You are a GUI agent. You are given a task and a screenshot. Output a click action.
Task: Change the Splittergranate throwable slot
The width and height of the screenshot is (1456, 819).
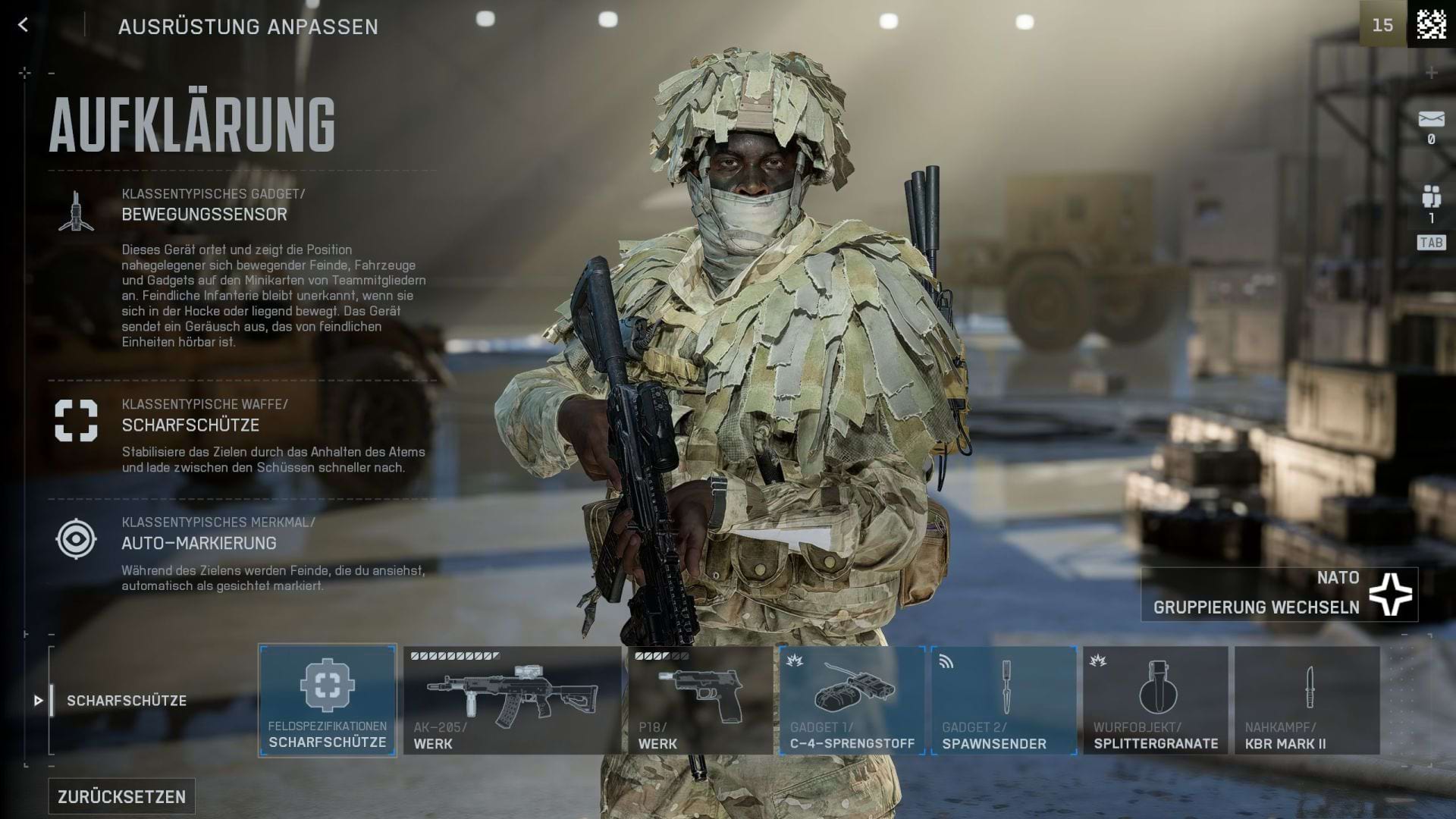(1156, 700)
